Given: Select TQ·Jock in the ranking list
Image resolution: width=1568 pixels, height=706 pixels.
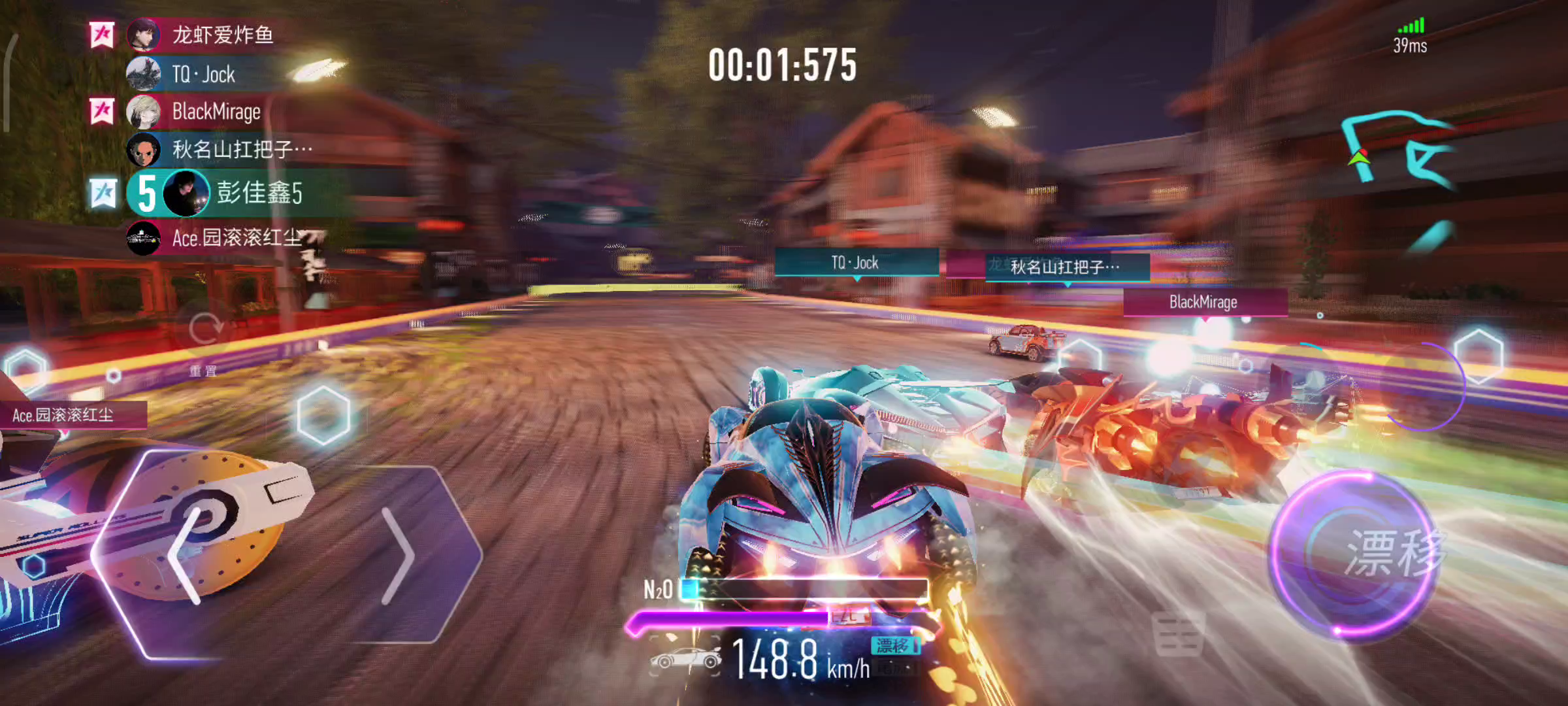Looking at the screenshot, I should coord(203,74).
